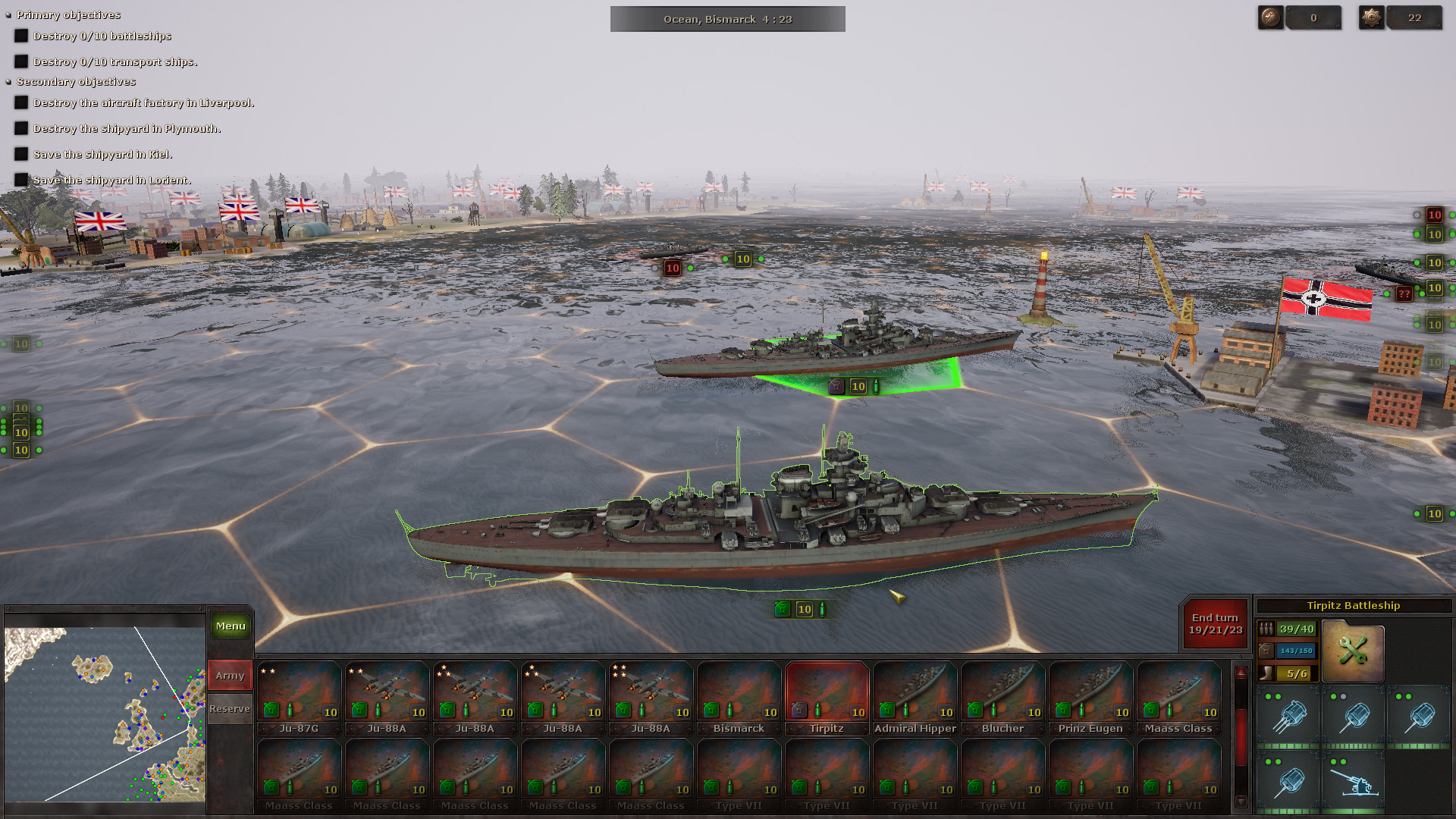This screenshot has width=1456, height=819.
Task: Check the Save the shipyard in Kiel box
Action: click(x=20, y=154)
